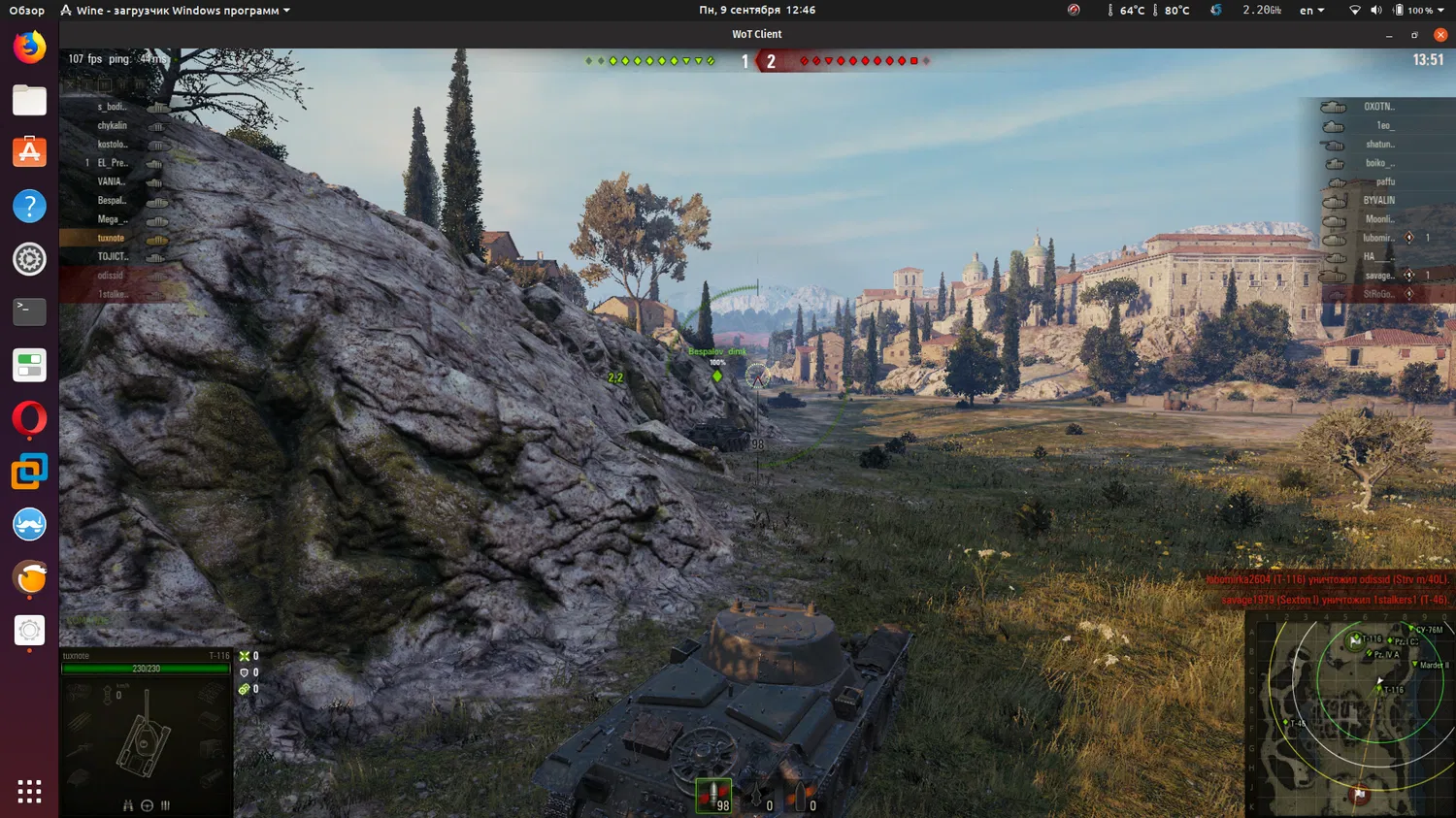
Task: Select enemy player savage.. row
Action: click(1378, 276)
